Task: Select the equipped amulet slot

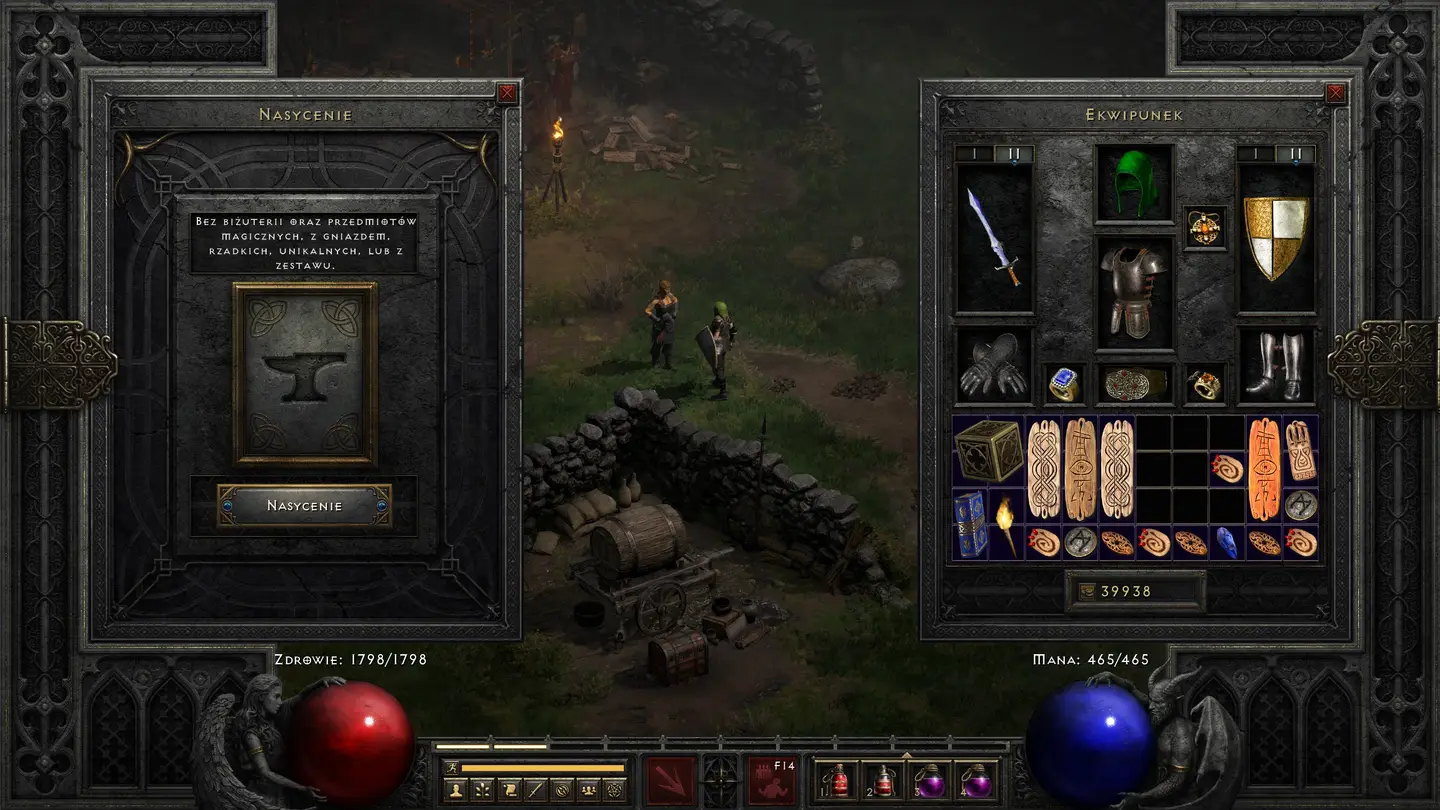Action: tap(1204, 228)
